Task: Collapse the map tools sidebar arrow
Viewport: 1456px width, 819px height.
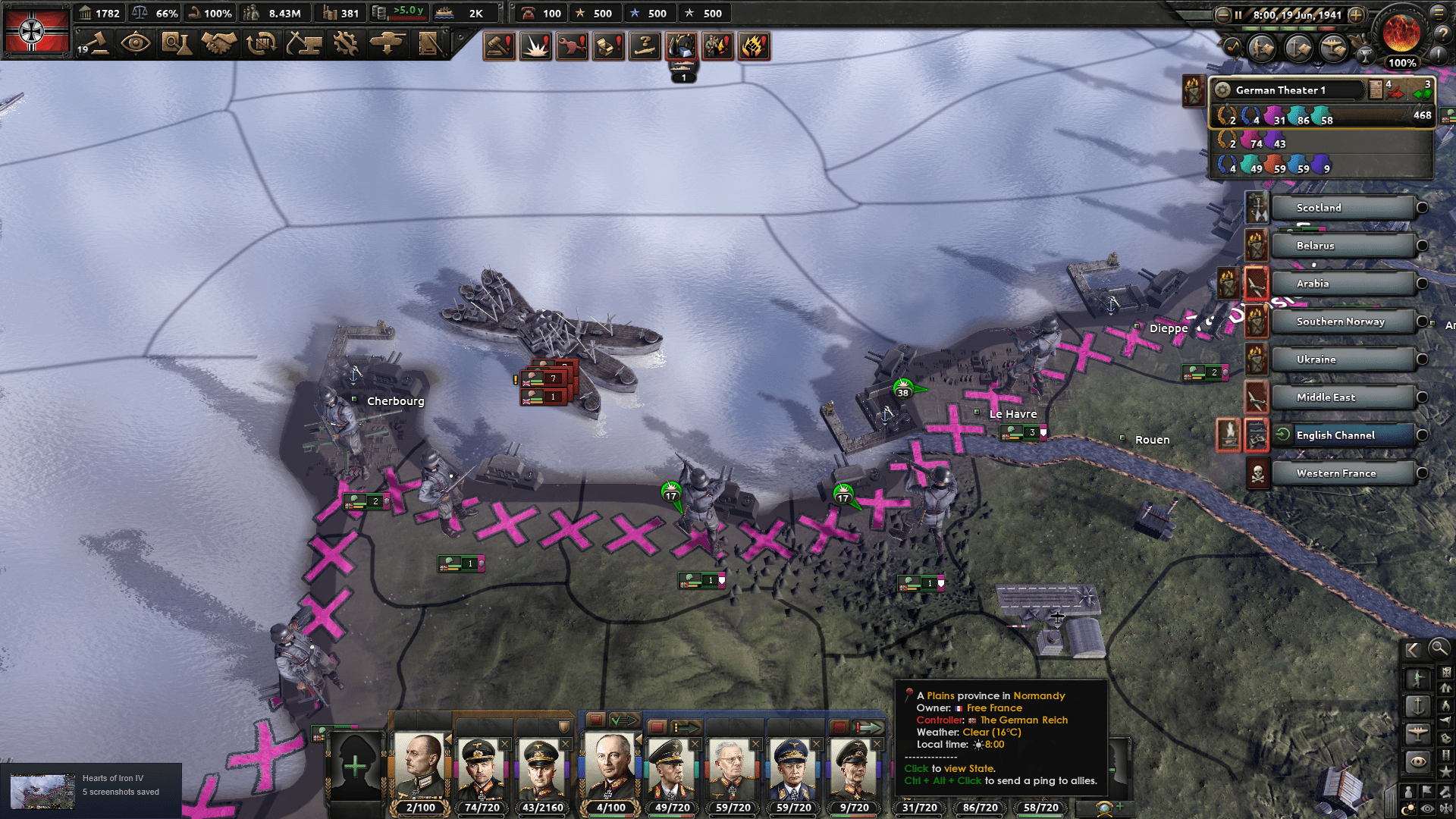Action: pyautogui.click(x=1415, y=649)
